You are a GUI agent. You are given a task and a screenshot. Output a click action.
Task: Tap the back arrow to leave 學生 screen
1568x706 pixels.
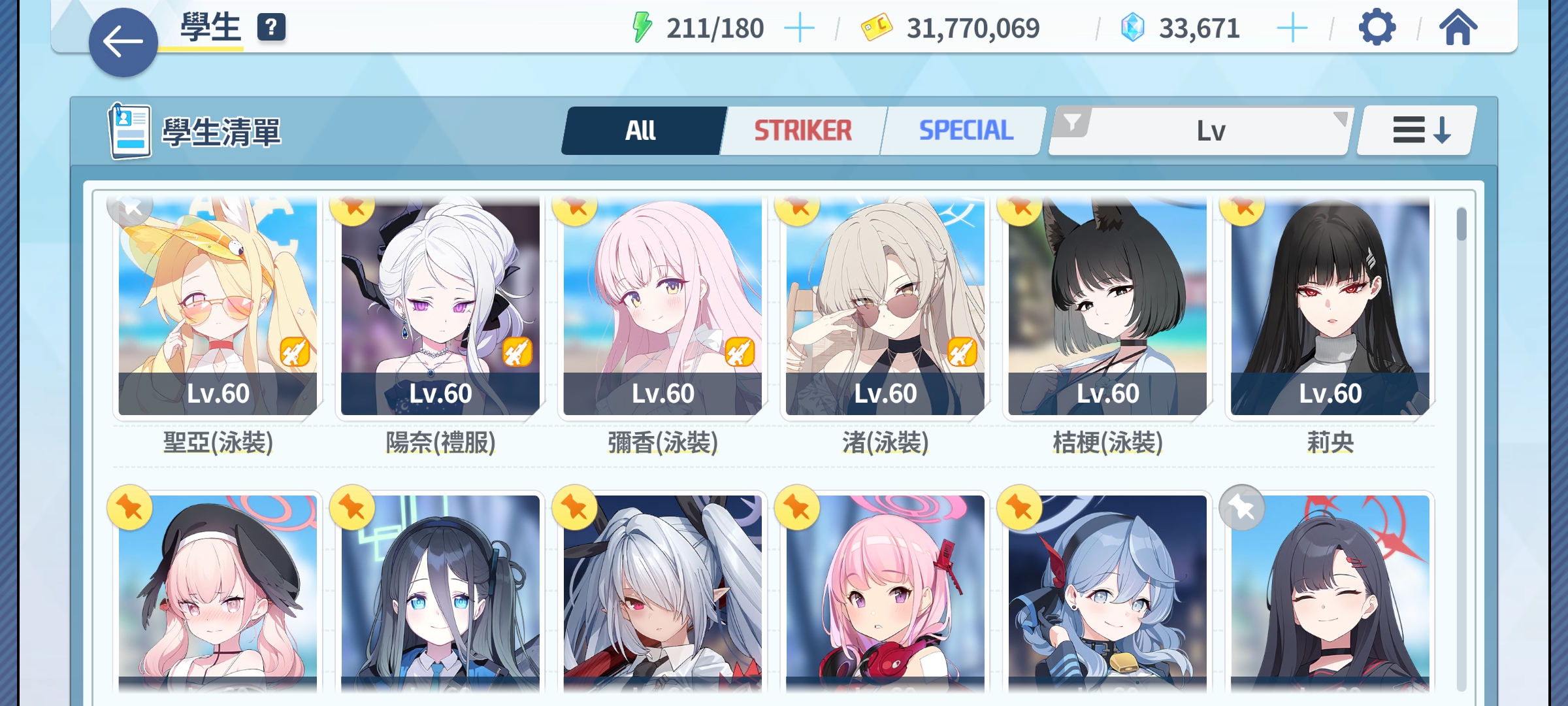click(122, 41)
